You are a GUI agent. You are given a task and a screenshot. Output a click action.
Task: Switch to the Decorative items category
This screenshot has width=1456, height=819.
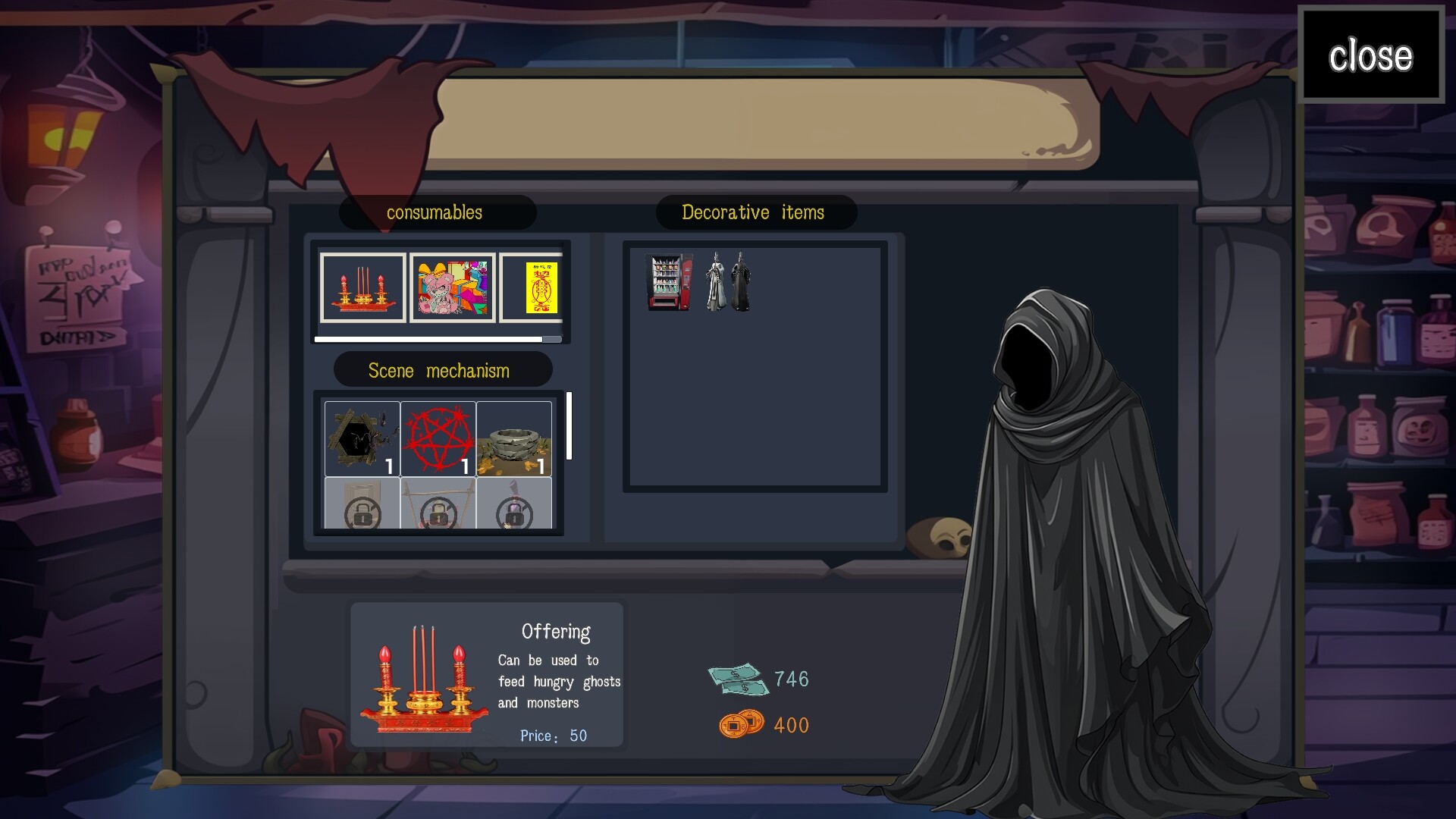click(x=756, y=213)
